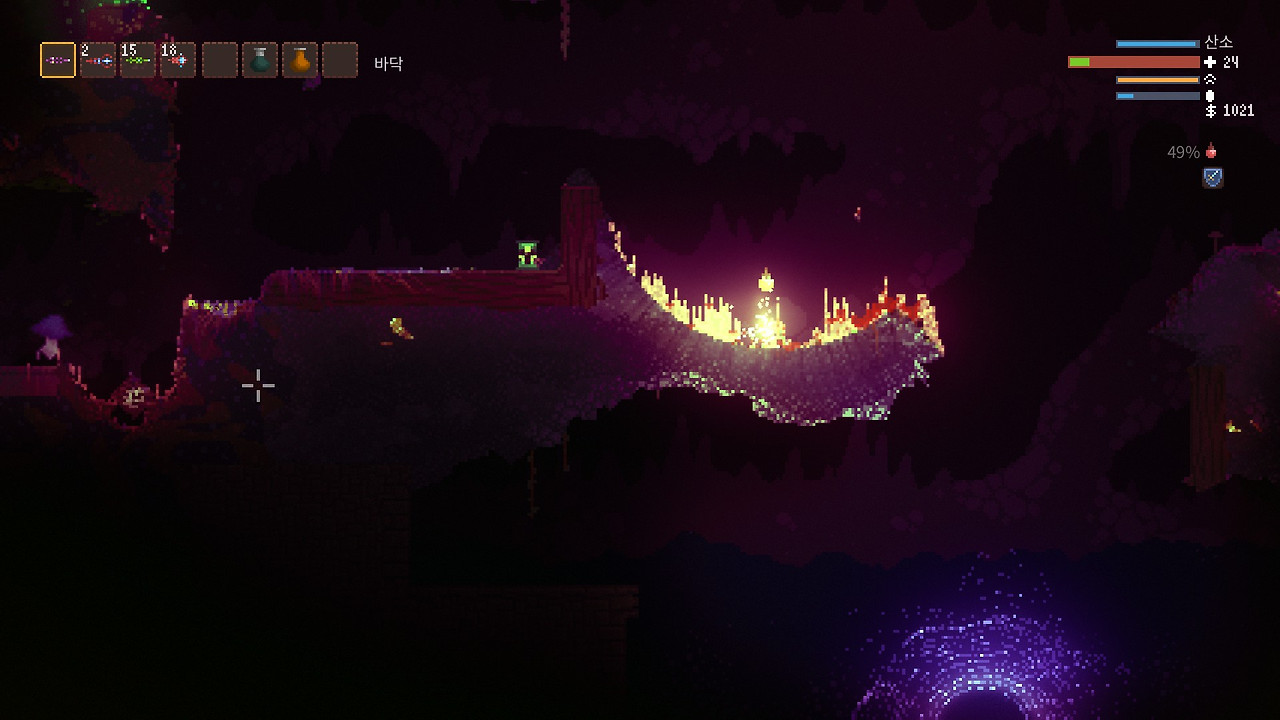Select the teal potion flask slot

[260, 60]
